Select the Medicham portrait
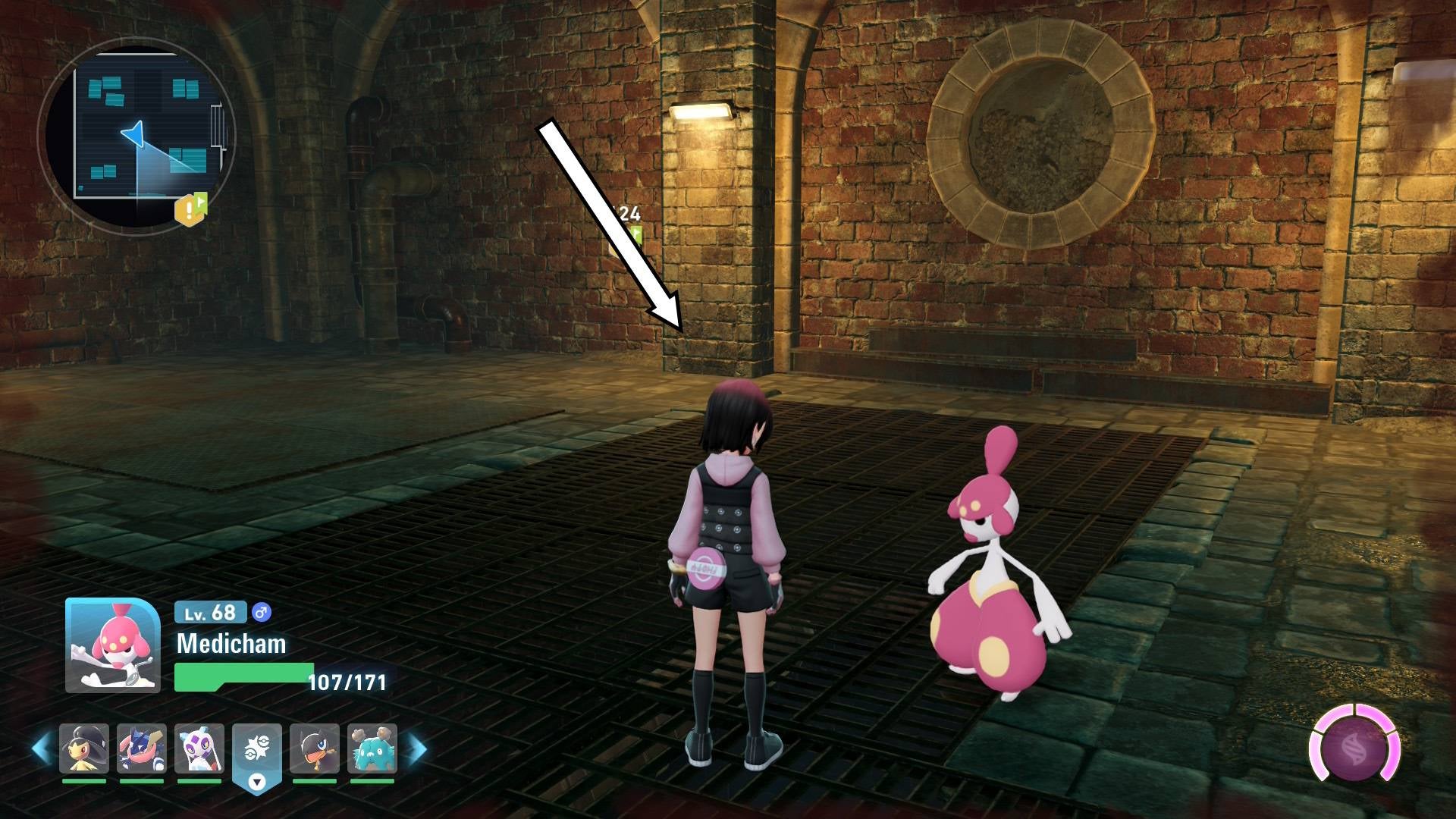 112,645
